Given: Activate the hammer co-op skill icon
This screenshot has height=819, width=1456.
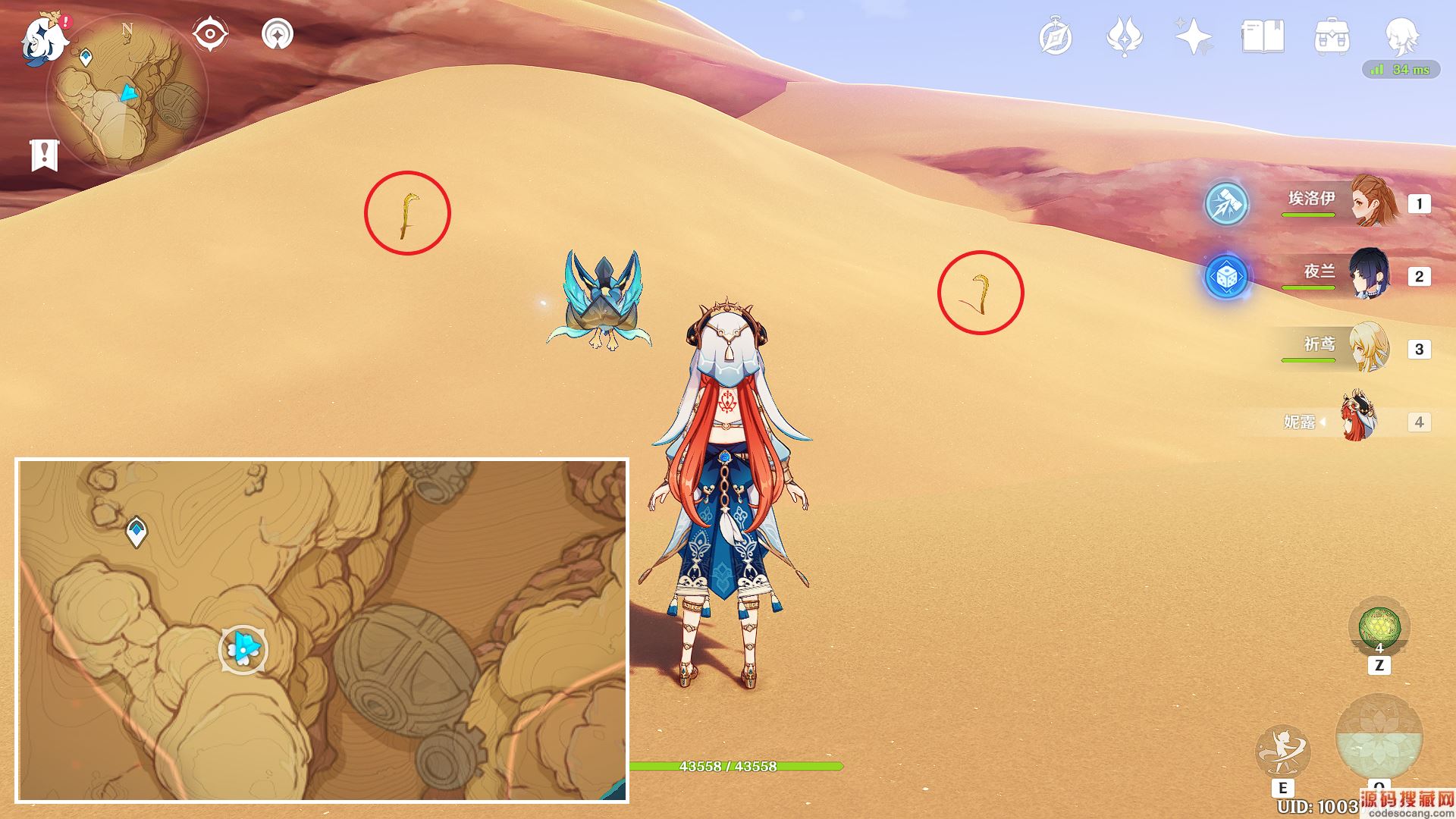Looking at the screenshot, I should point(1226,203).
